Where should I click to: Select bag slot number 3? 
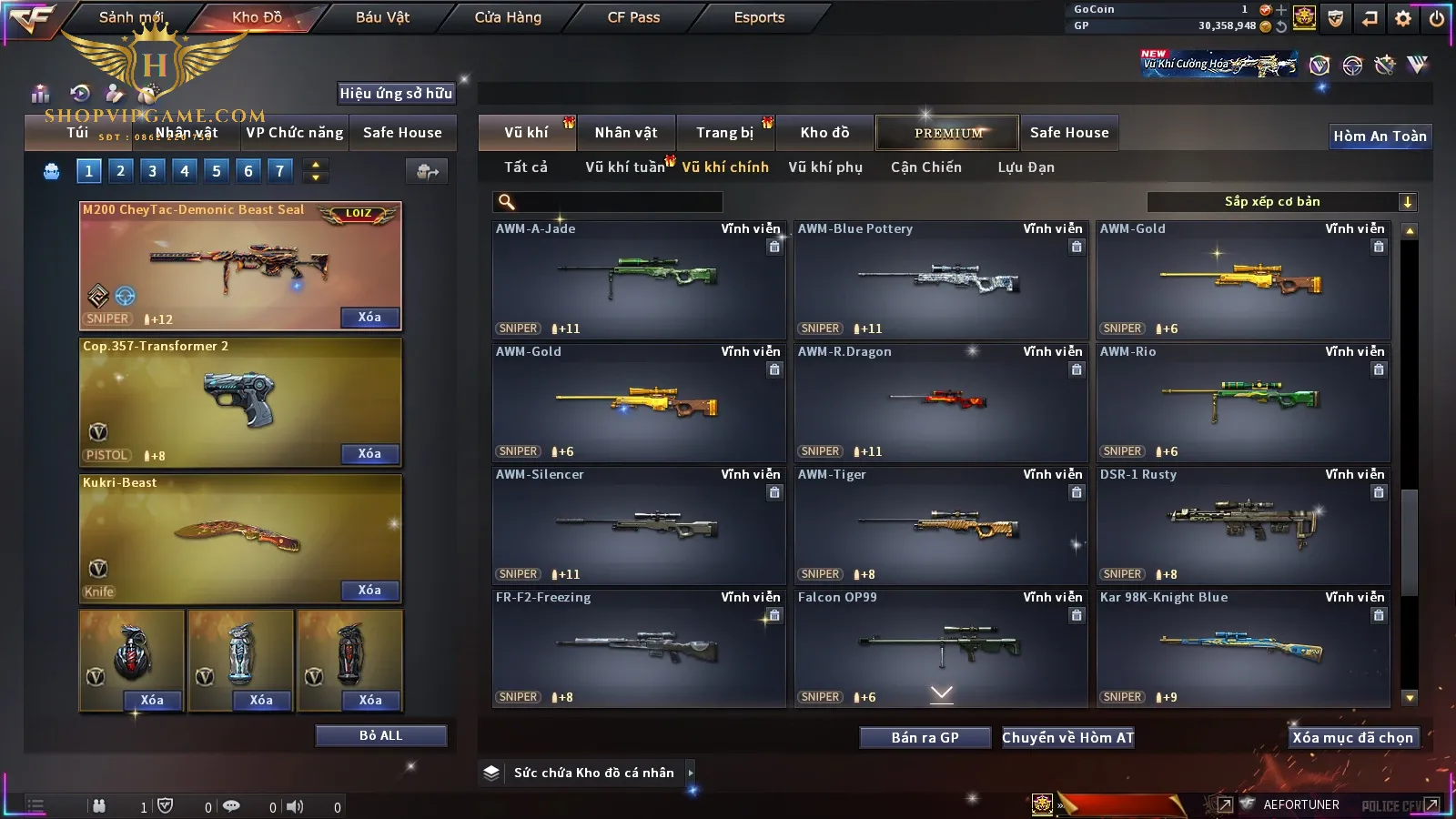tap(152, 170)
